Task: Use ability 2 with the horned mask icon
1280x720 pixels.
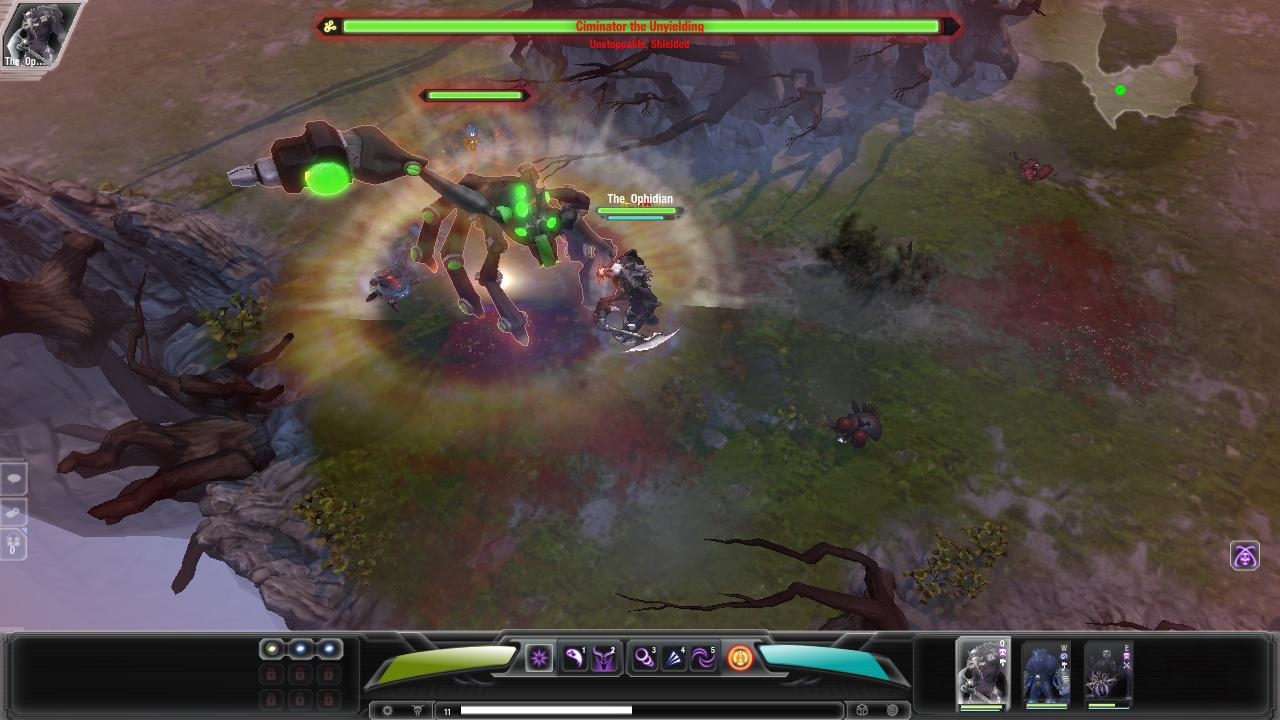Action: pyautogui.click(x=604, y=658)
